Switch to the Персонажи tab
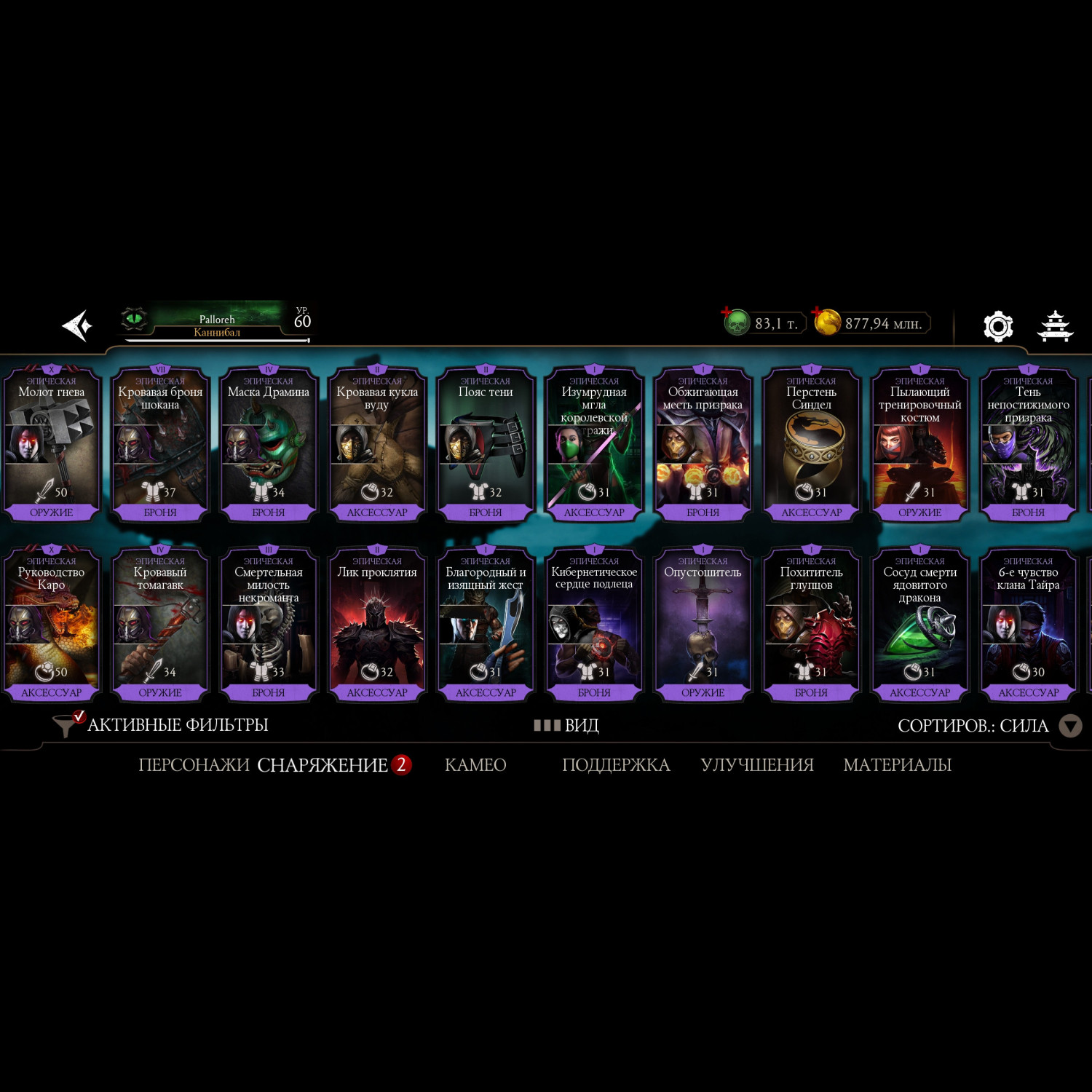 pyautogui.click(x=194, y=765)
